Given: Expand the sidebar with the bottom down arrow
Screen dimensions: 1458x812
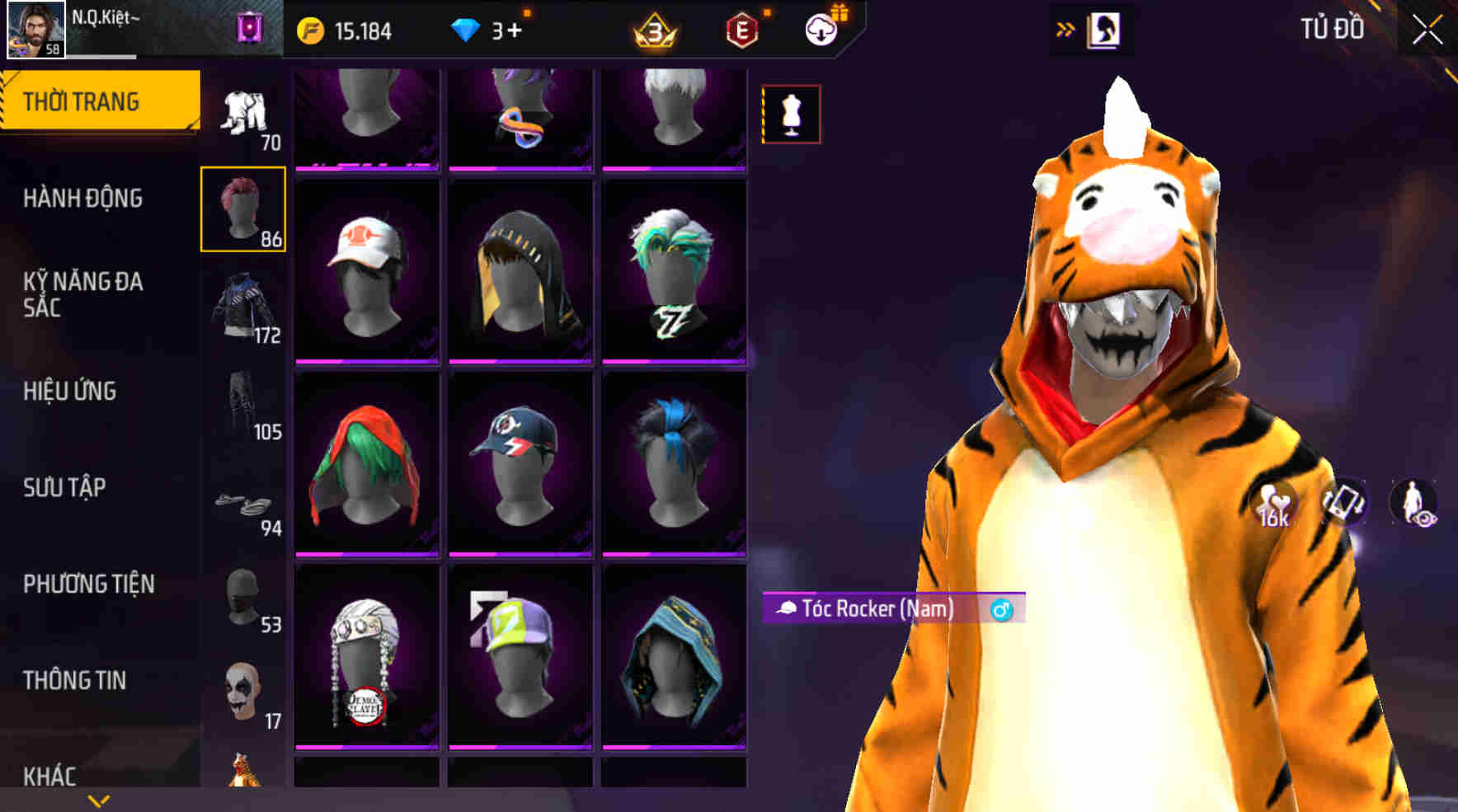Looking at the screenshot, I should coord(99,798).
